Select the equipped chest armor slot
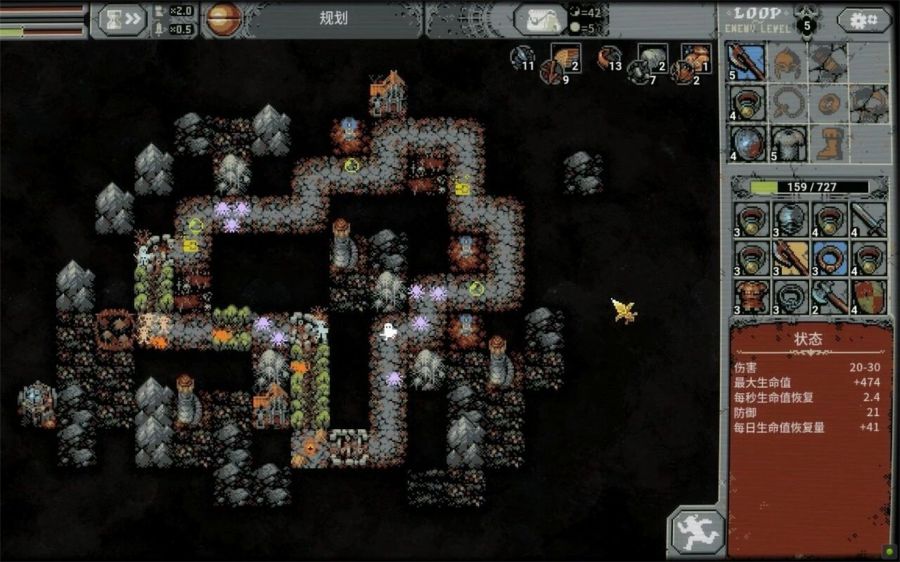Image resolution: width=900 pixels, height=562 pixels. coord(788,141)
